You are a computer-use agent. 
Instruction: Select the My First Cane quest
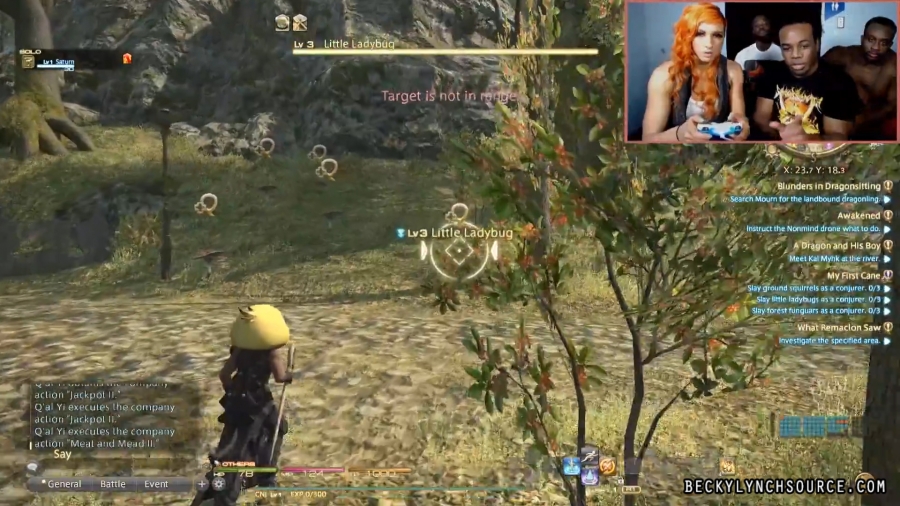coord(853,275)
